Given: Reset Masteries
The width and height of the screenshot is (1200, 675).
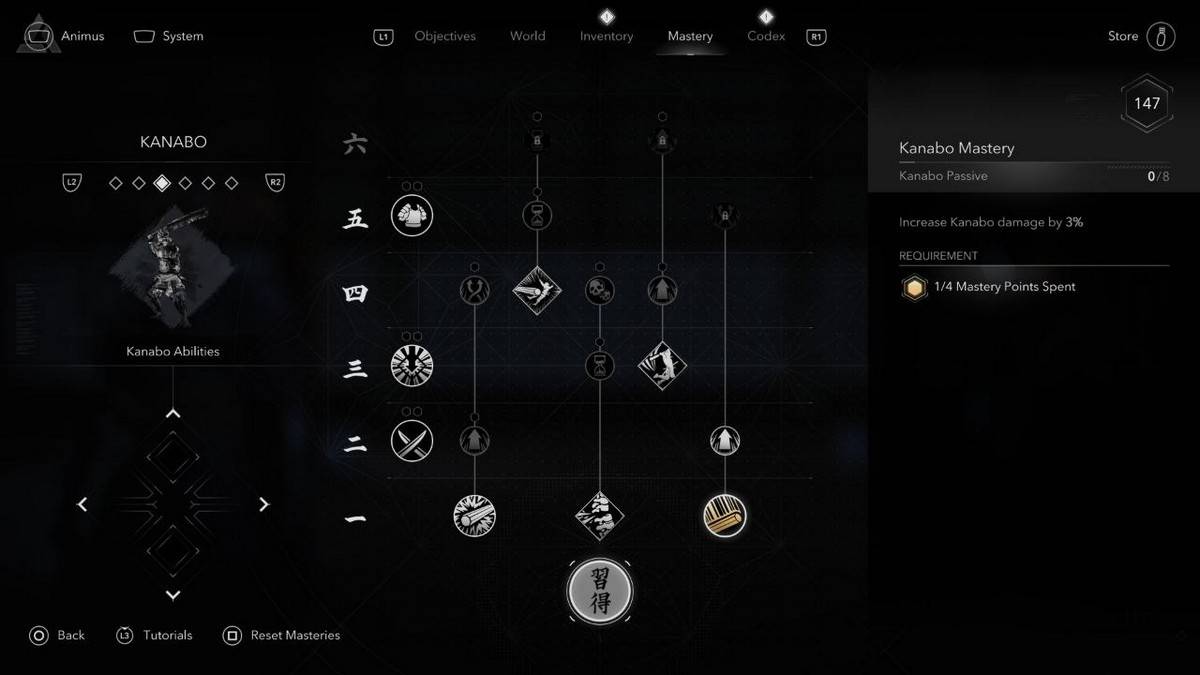Looking at the screenshot, I should (x=283, y=635).
